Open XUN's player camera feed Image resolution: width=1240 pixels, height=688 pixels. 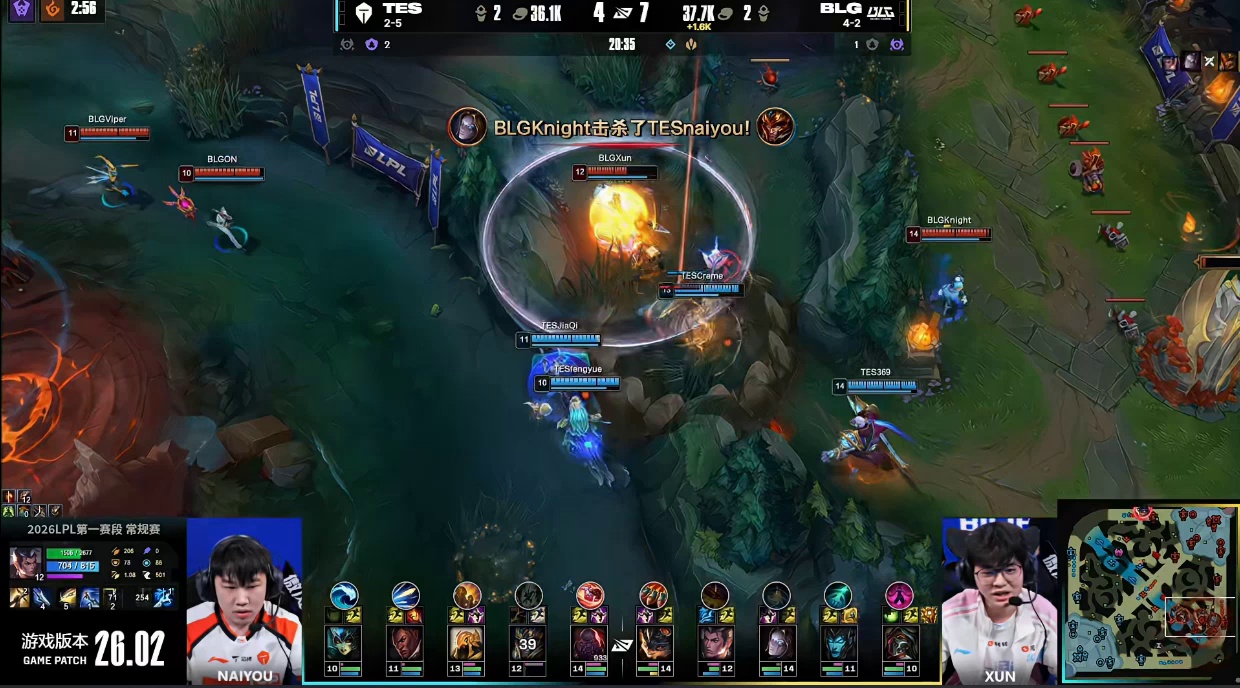coord(999,600)
